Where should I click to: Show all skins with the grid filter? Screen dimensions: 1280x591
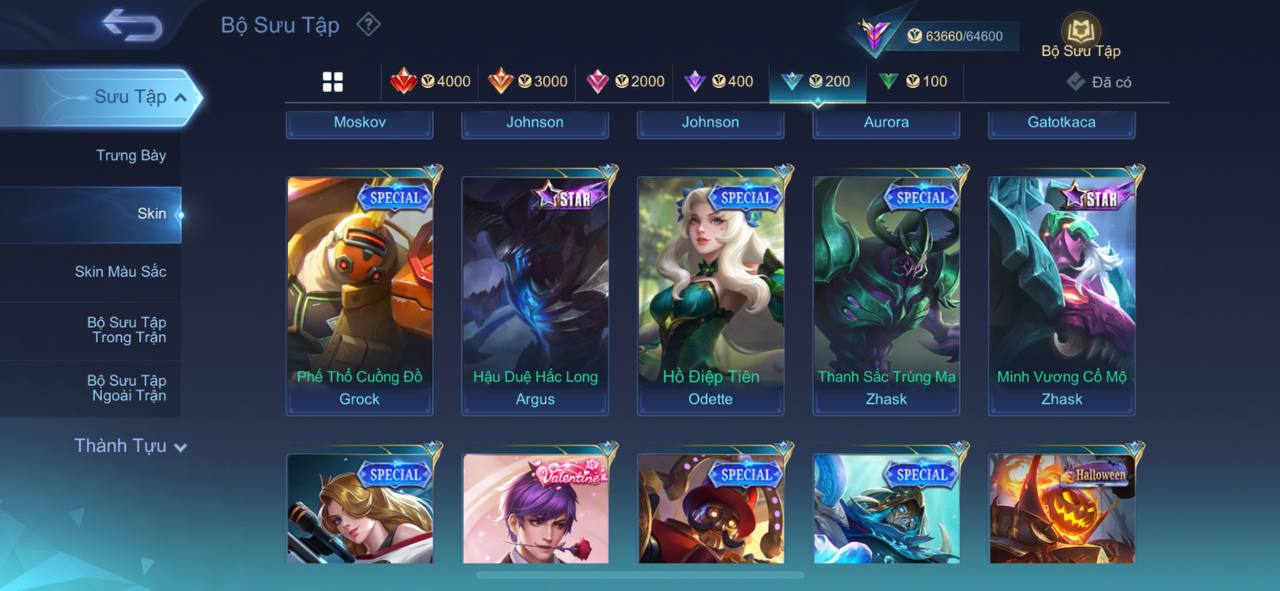(333, 82)
